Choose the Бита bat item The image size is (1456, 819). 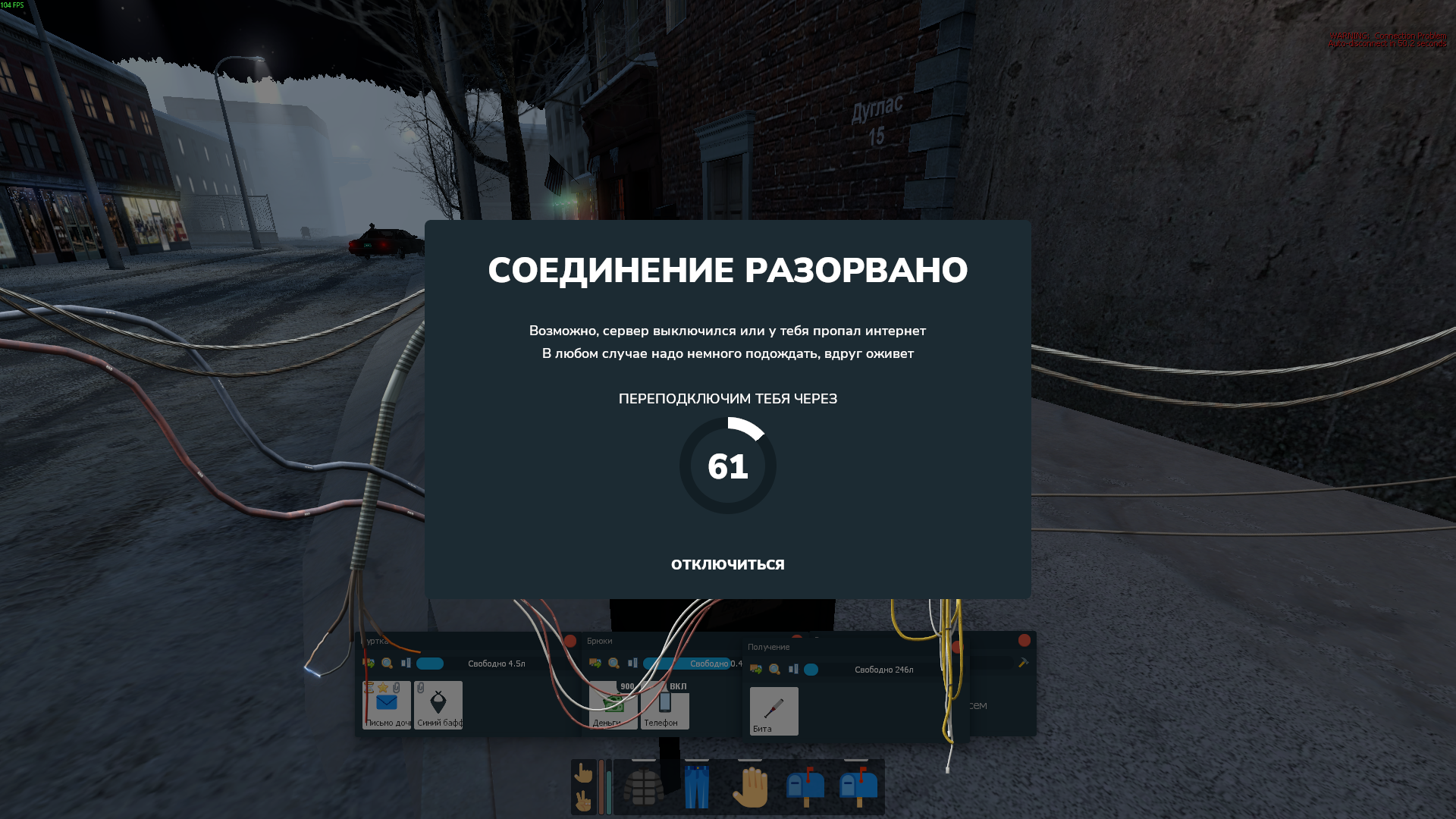pos(773,711)
